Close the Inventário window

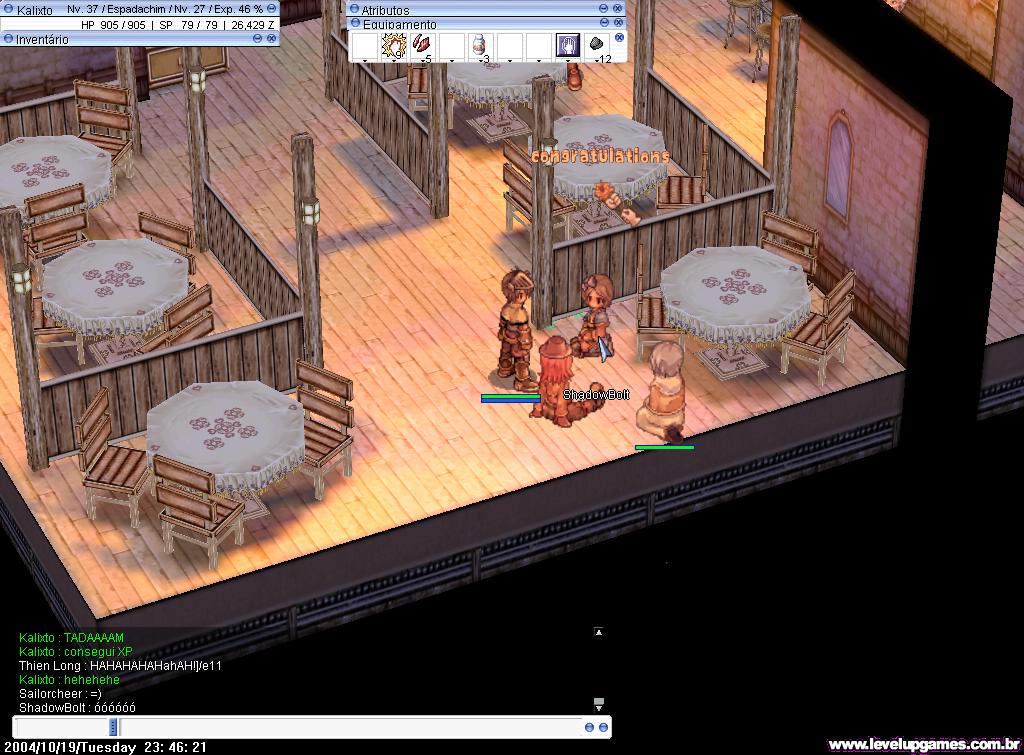[272, 38]
